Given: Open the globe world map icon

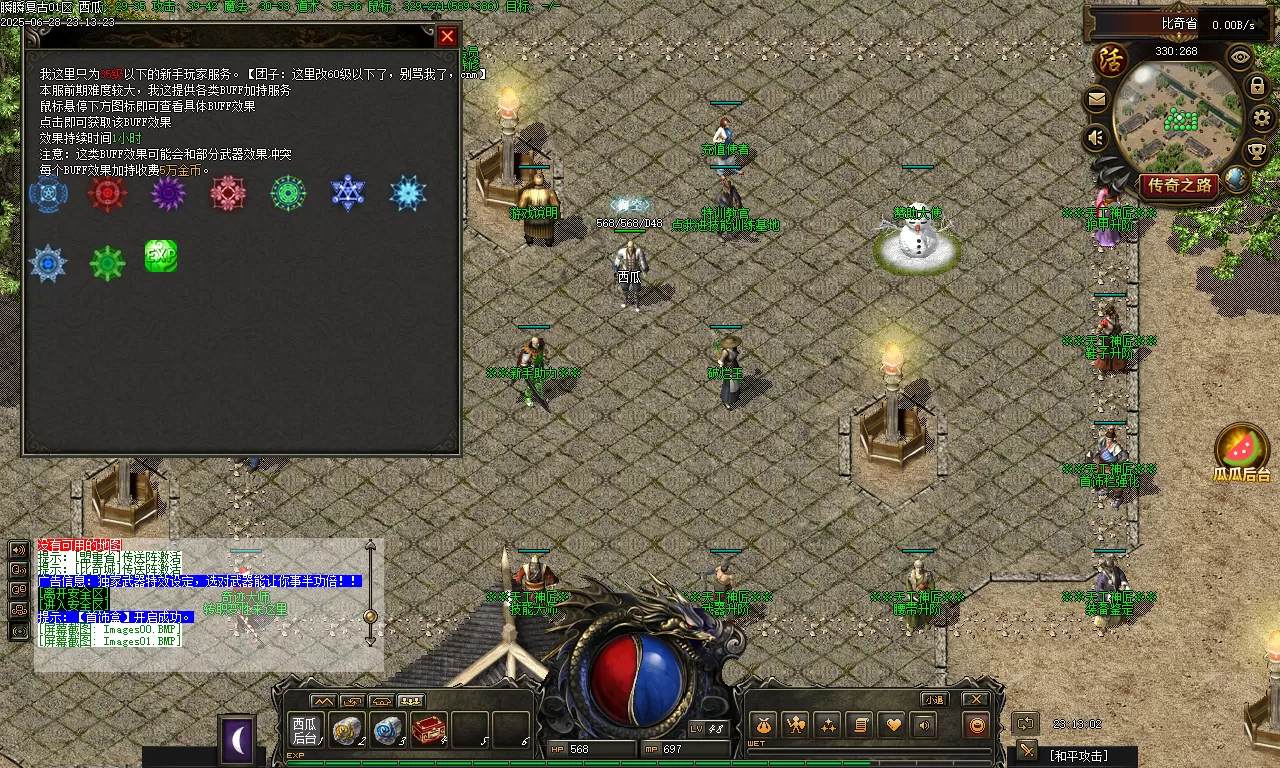Looking at the screenshot, I should (x=1236, y=179).
